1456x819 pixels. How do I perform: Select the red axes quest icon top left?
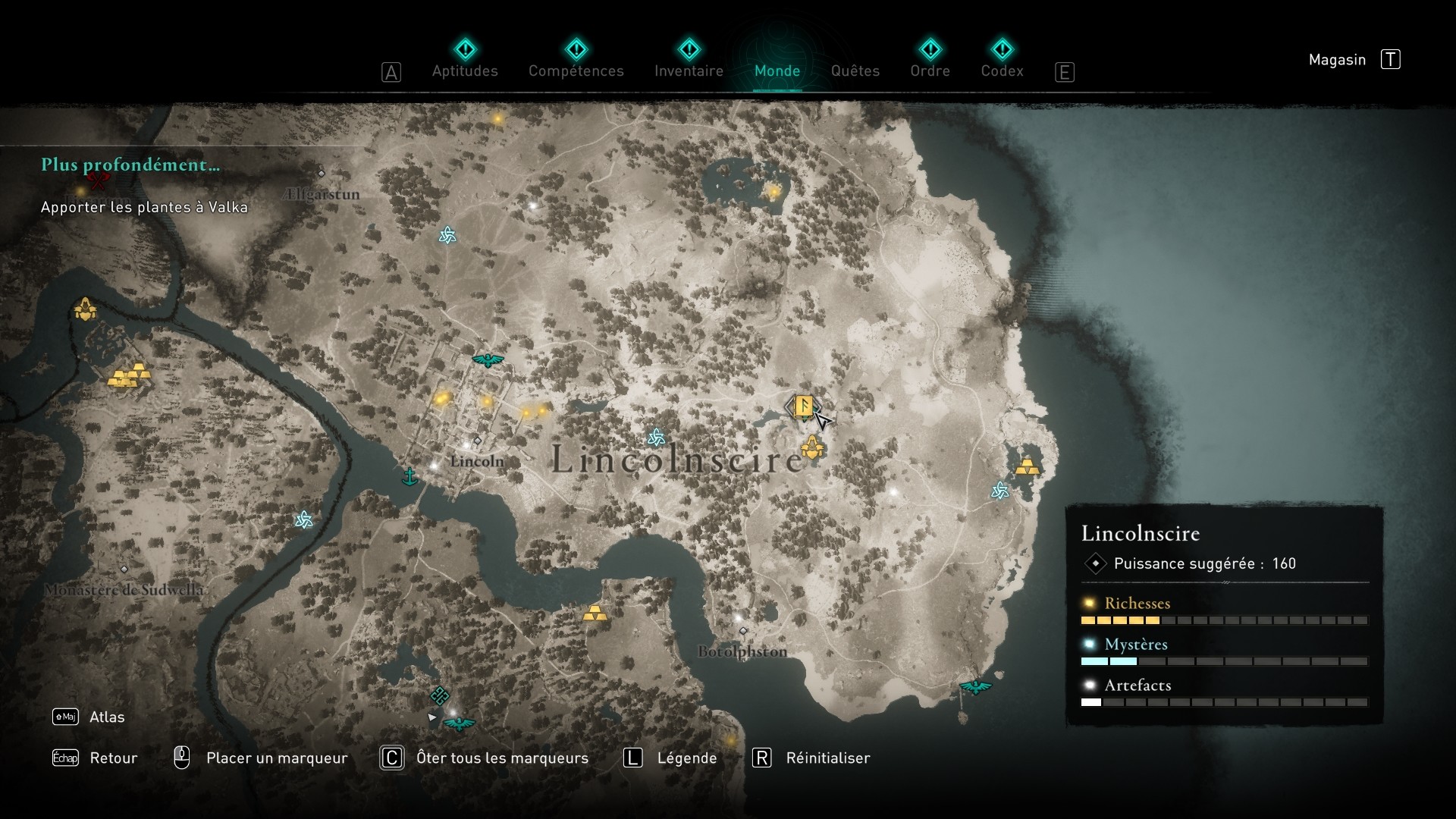tap(99, 182)
